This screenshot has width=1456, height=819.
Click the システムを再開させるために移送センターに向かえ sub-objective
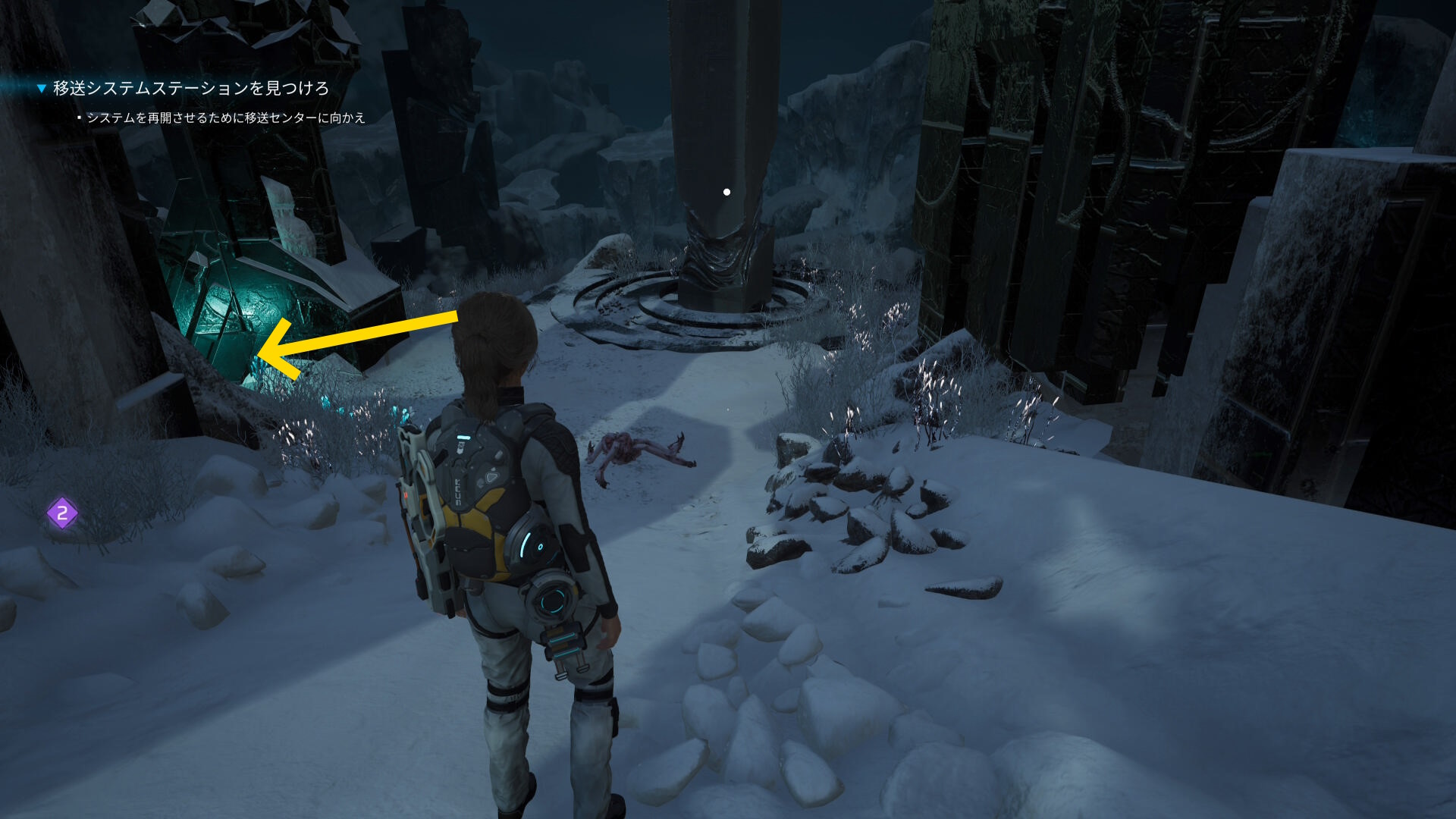pyautogui.click(x=226, y=118)
